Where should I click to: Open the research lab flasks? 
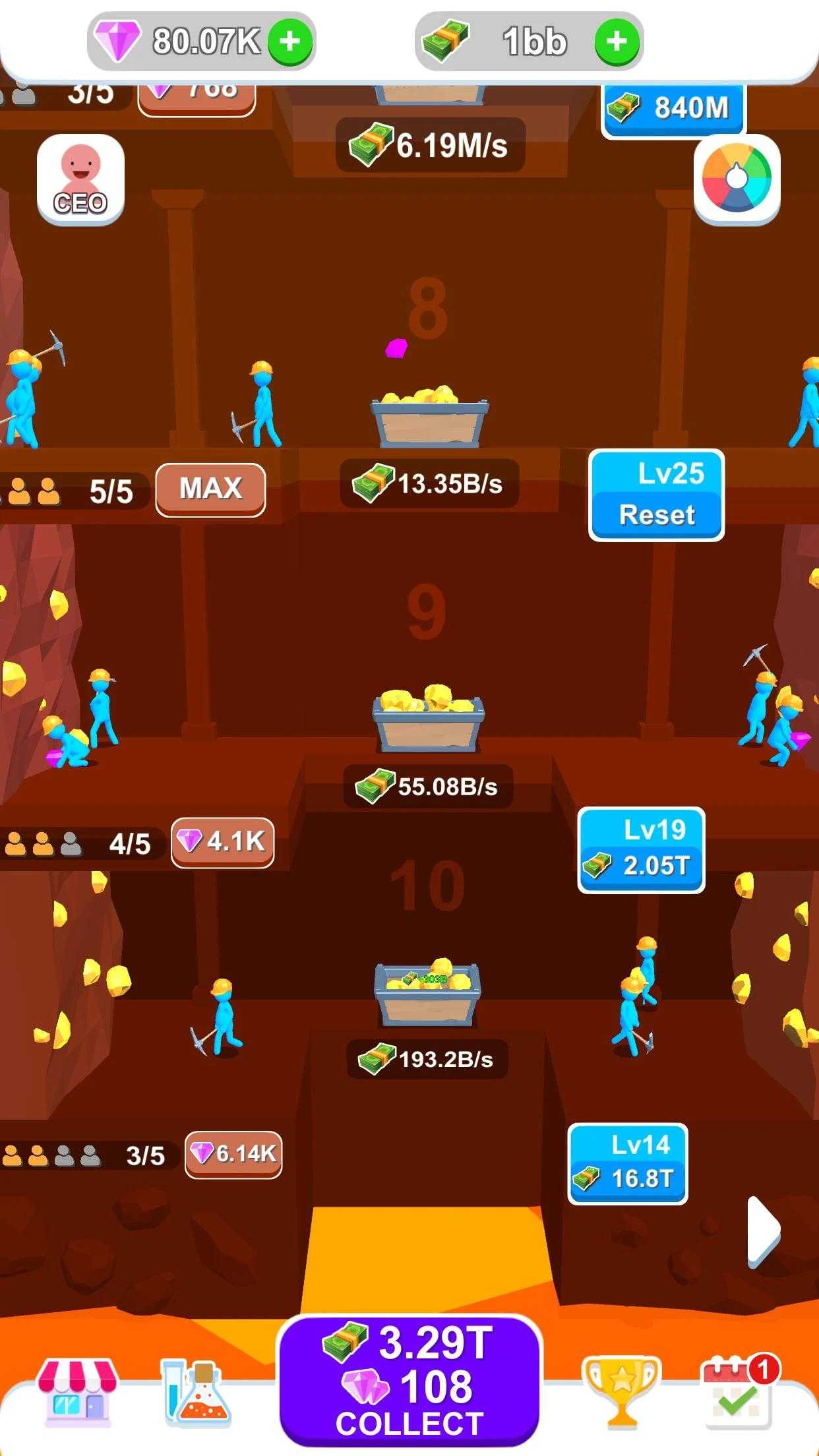tap(196, 1390)
